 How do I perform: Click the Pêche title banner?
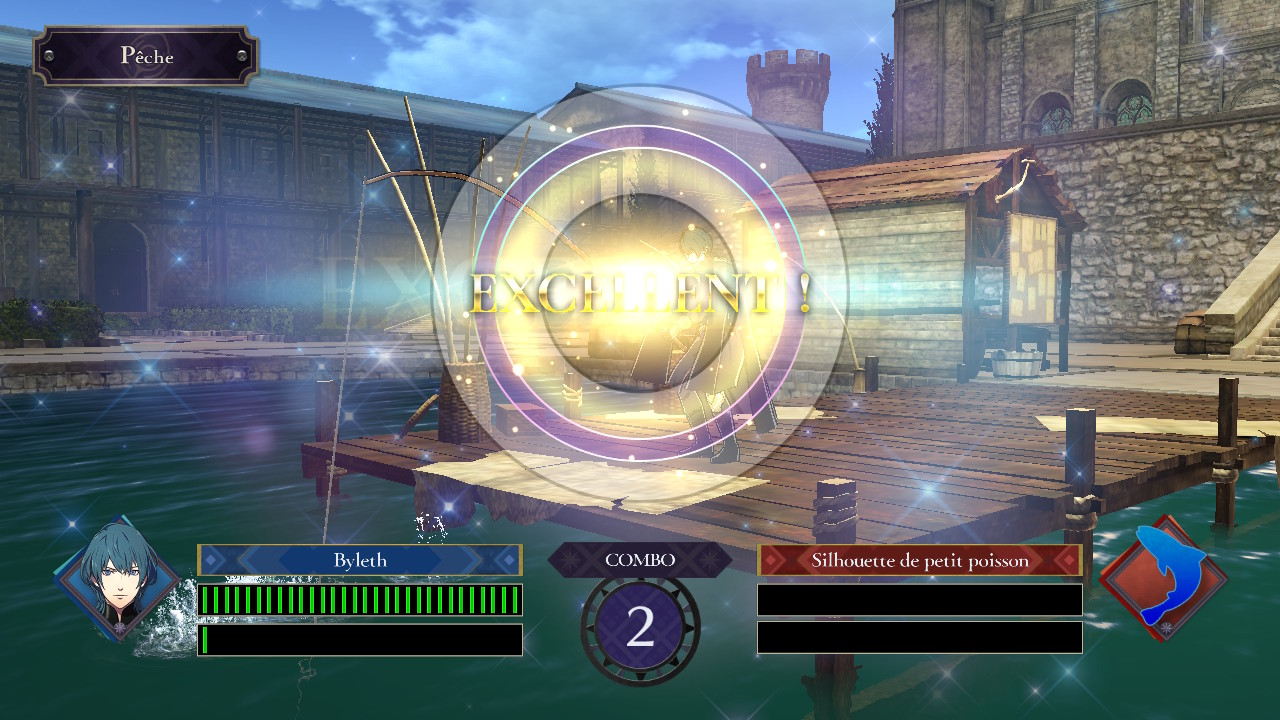pos(146,56)
